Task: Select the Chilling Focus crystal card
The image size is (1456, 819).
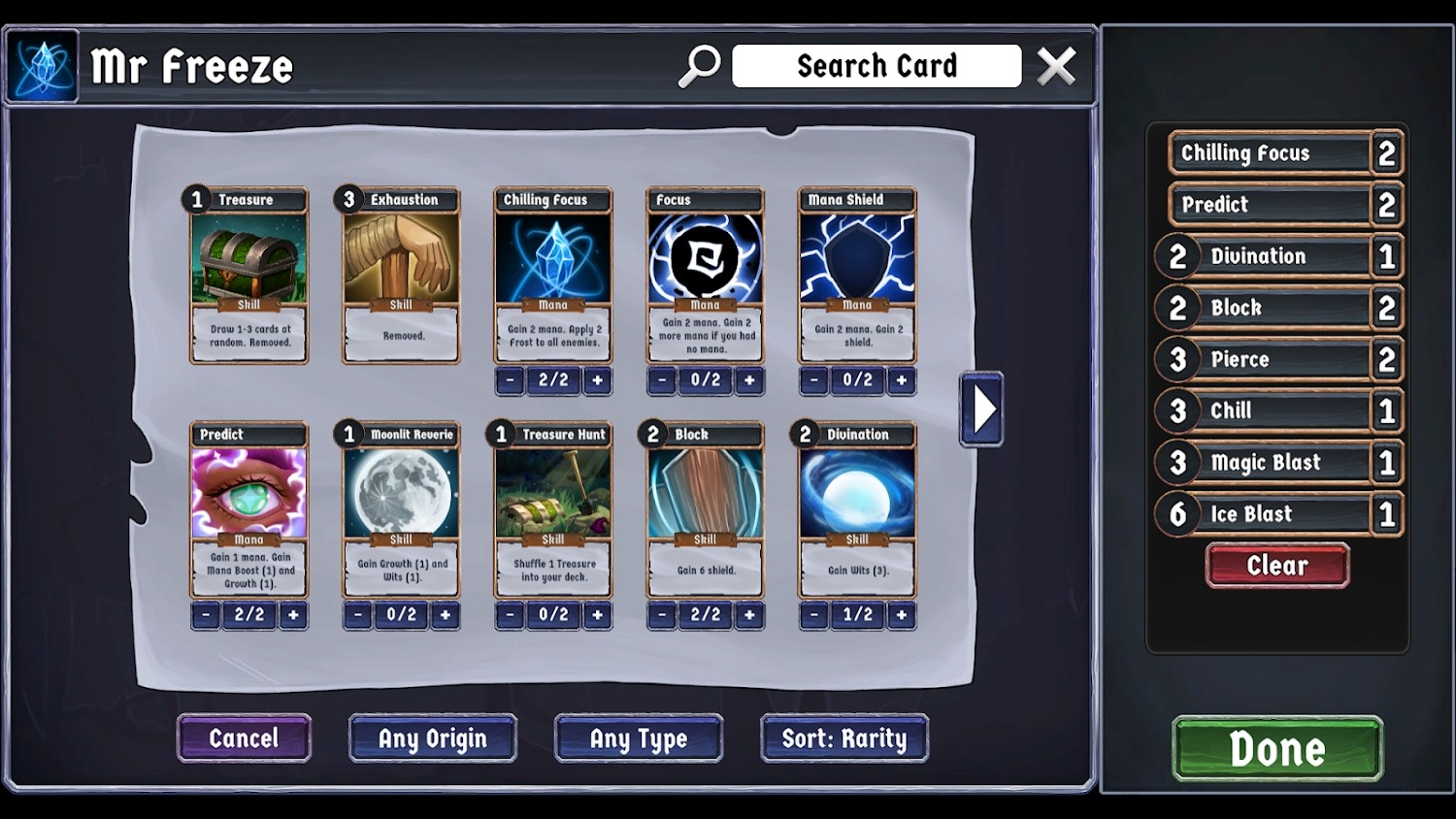Action: 551,277
